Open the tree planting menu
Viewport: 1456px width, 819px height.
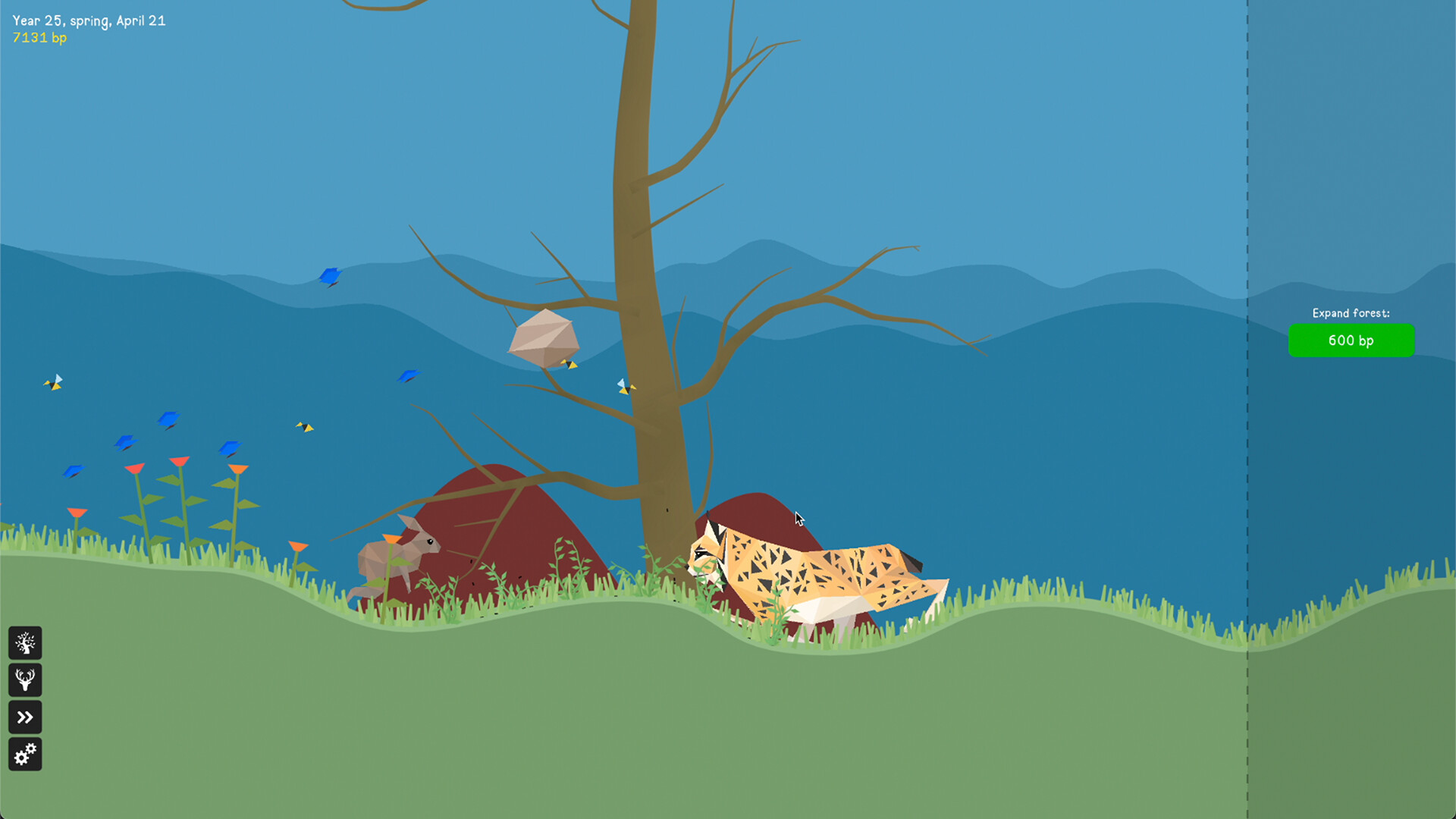25,644
